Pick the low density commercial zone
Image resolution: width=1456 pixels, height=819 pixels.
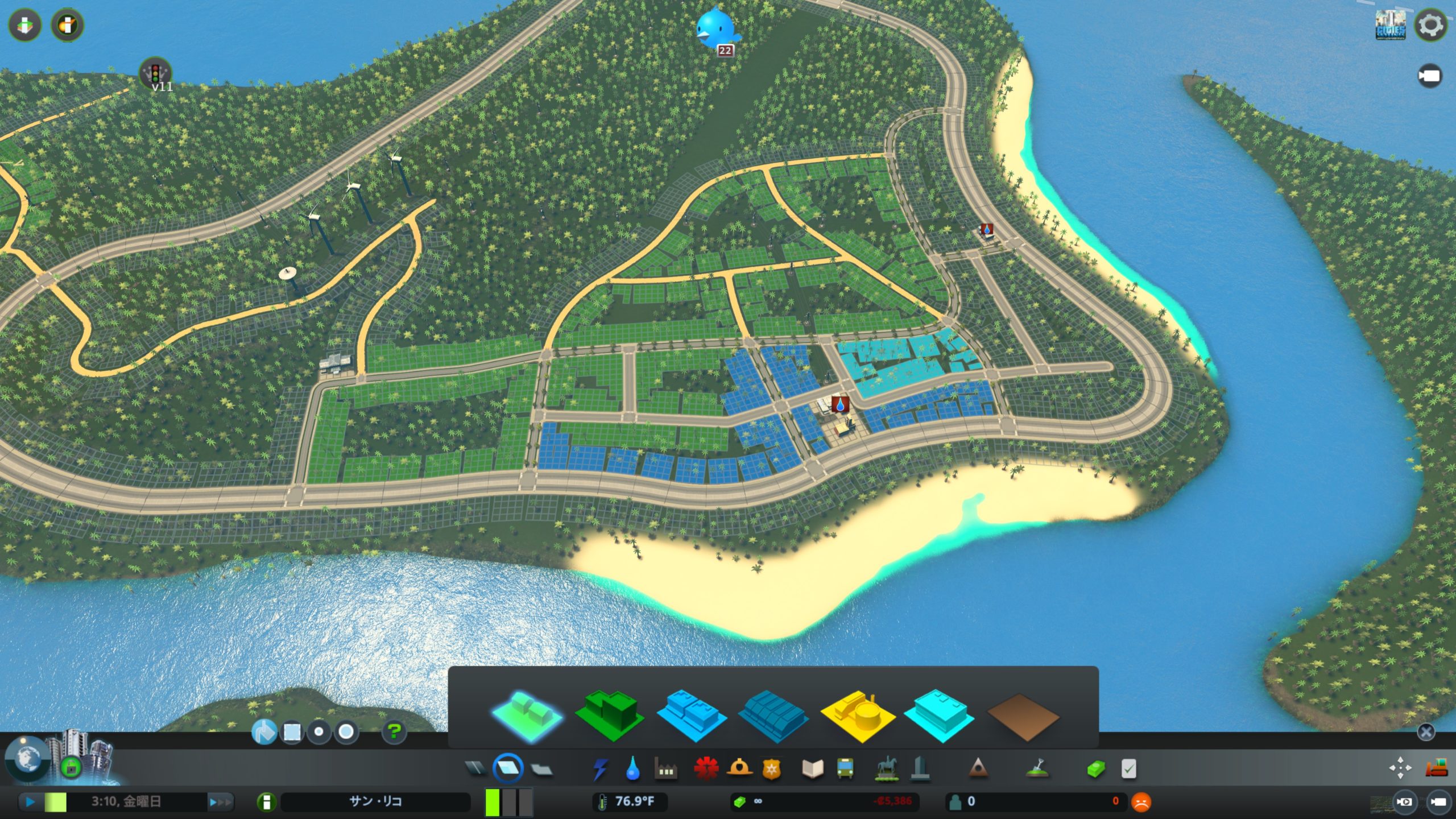tap(692, 715)
